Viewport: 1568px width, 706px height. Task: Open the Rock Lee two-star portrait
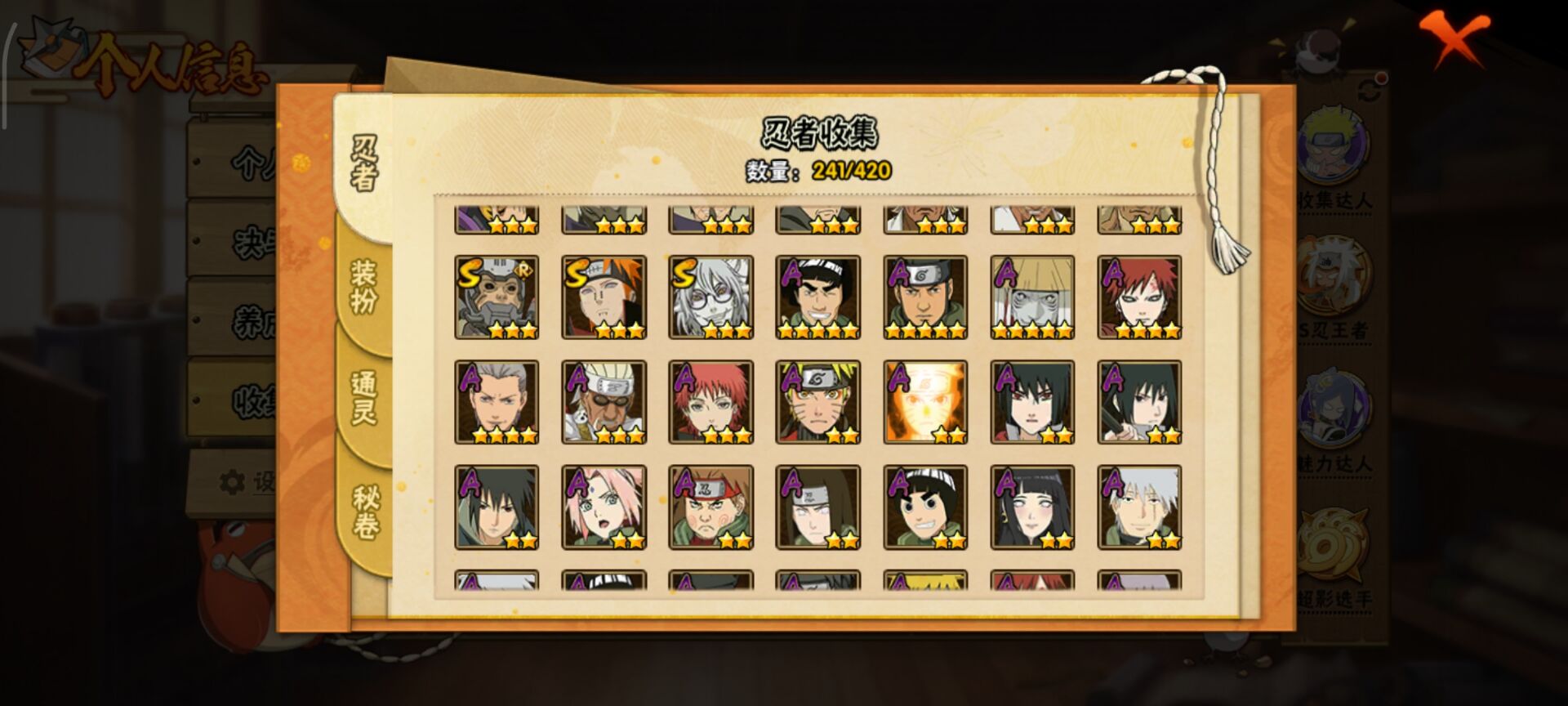point(925,507)
